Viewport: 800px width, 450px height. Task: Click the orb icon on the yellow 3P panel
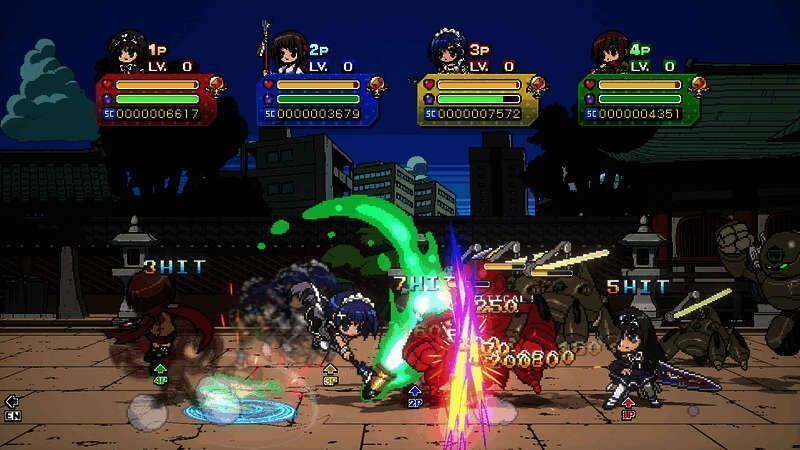coord(539,86)
